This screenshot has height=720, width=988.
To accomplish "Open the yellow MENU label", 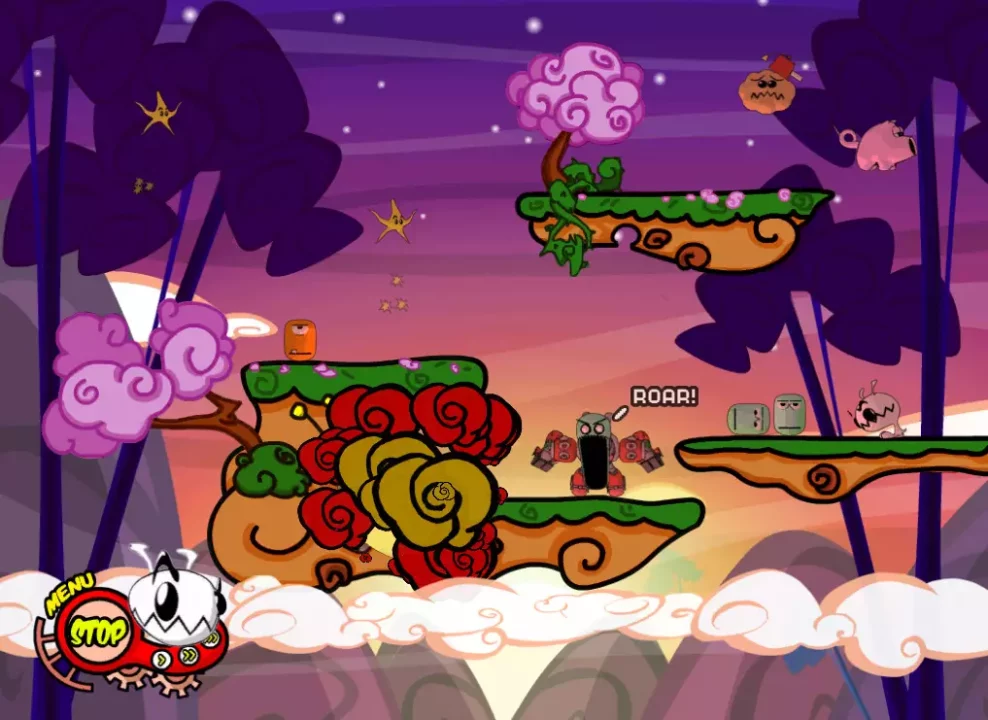I will pyautogui.click(x=68, y=594).
